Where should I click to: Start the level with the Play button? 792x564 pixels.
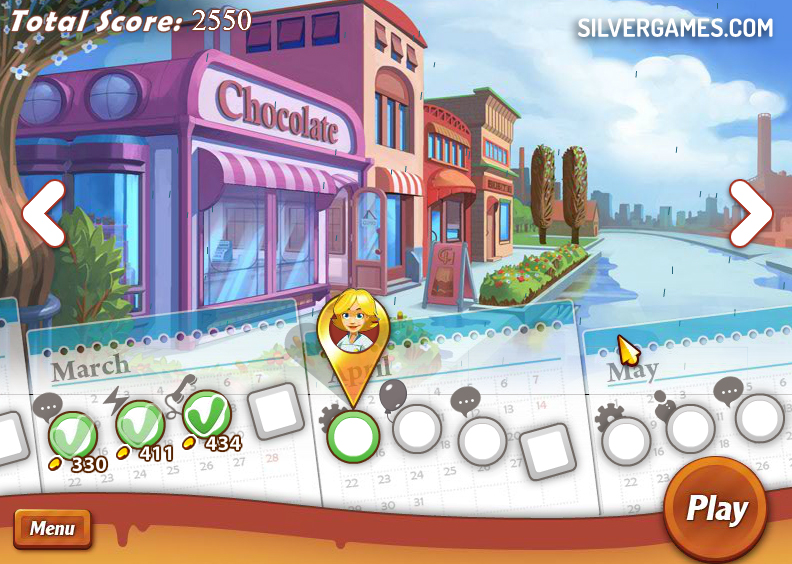pos(715,508)
